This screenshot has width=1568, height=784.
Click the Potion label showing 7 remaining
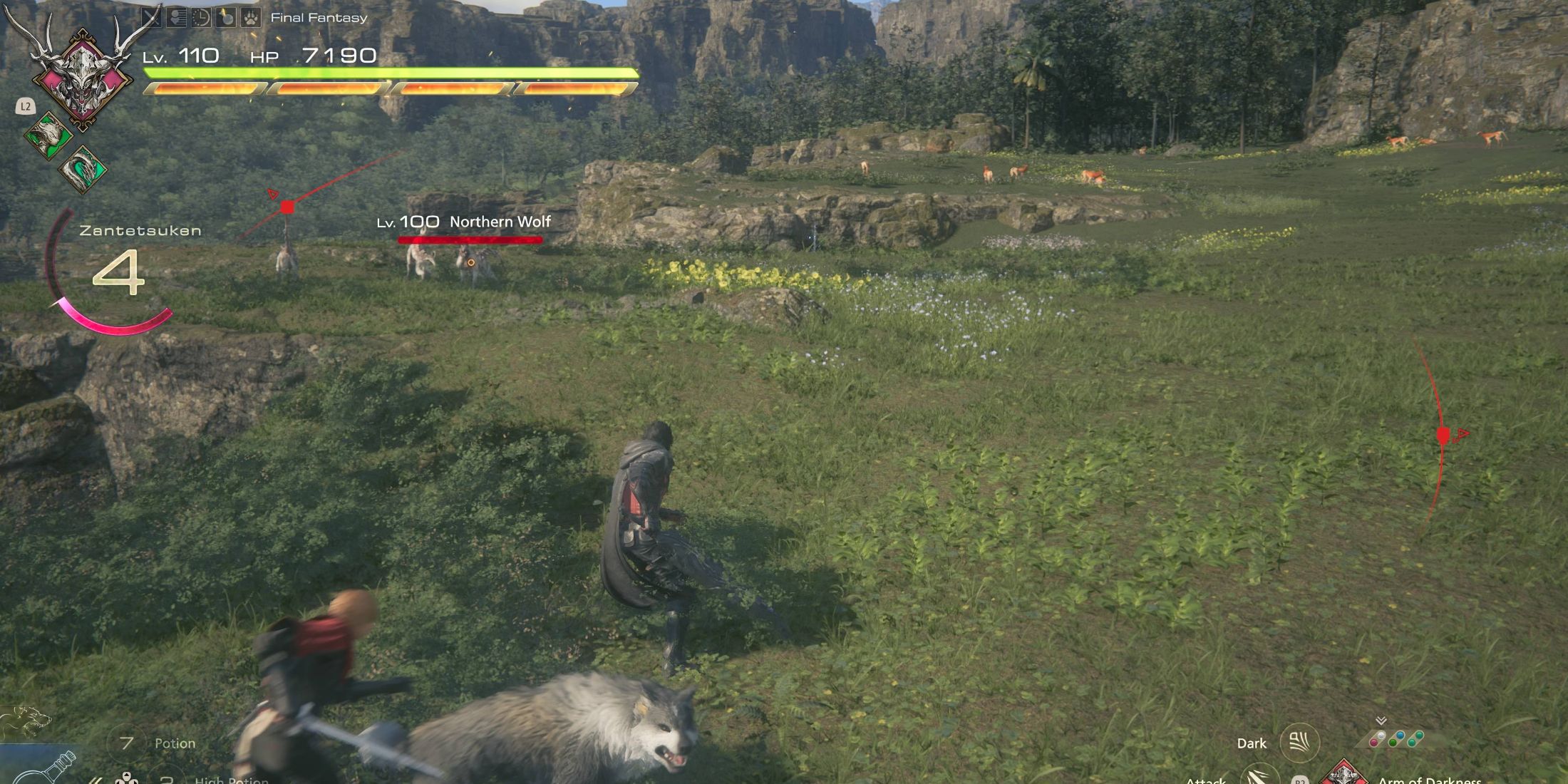(x=174, y=743)
